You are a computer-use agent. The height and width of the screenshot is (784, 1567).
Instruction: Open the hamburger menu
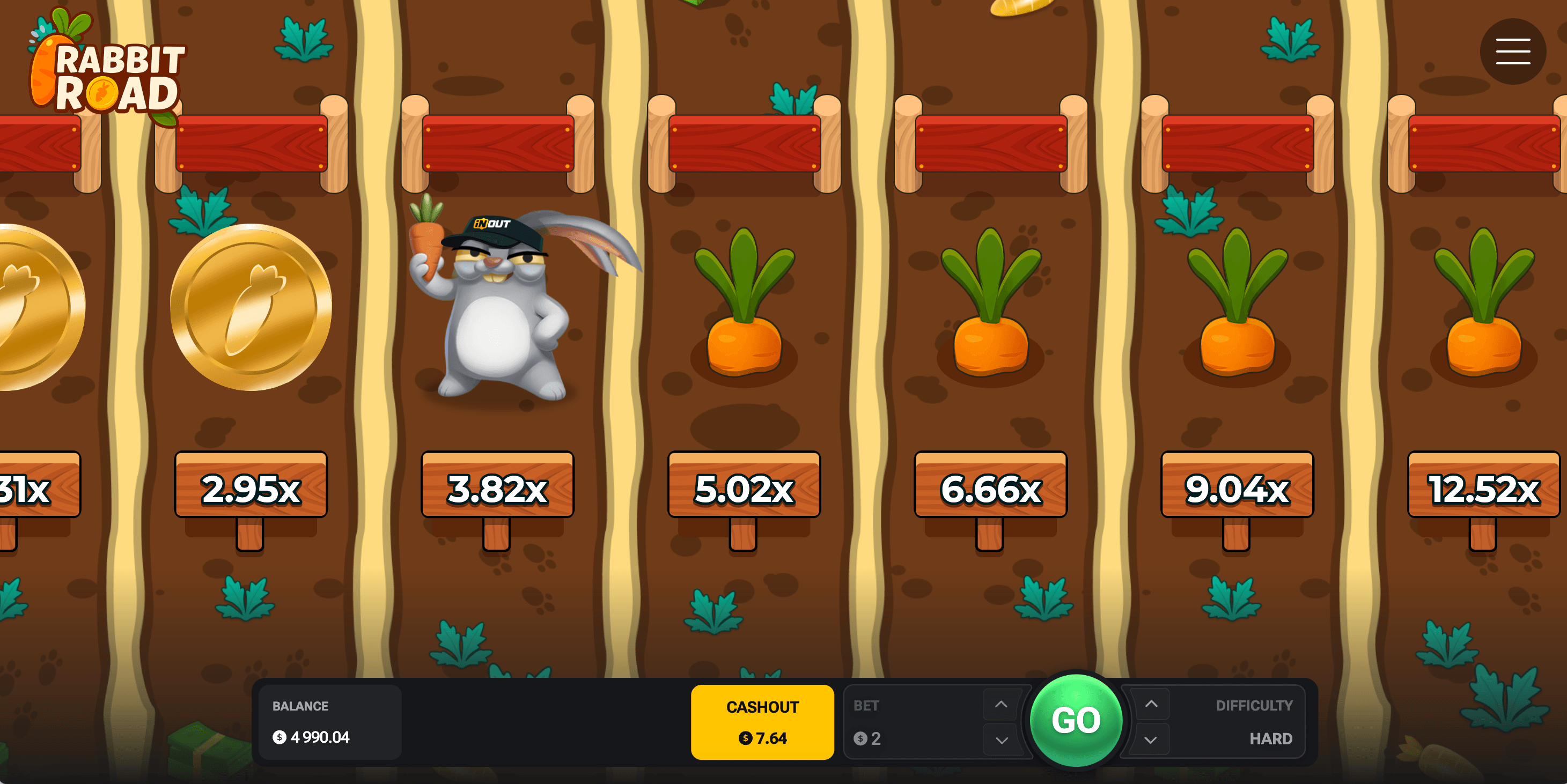(1512, 51)
